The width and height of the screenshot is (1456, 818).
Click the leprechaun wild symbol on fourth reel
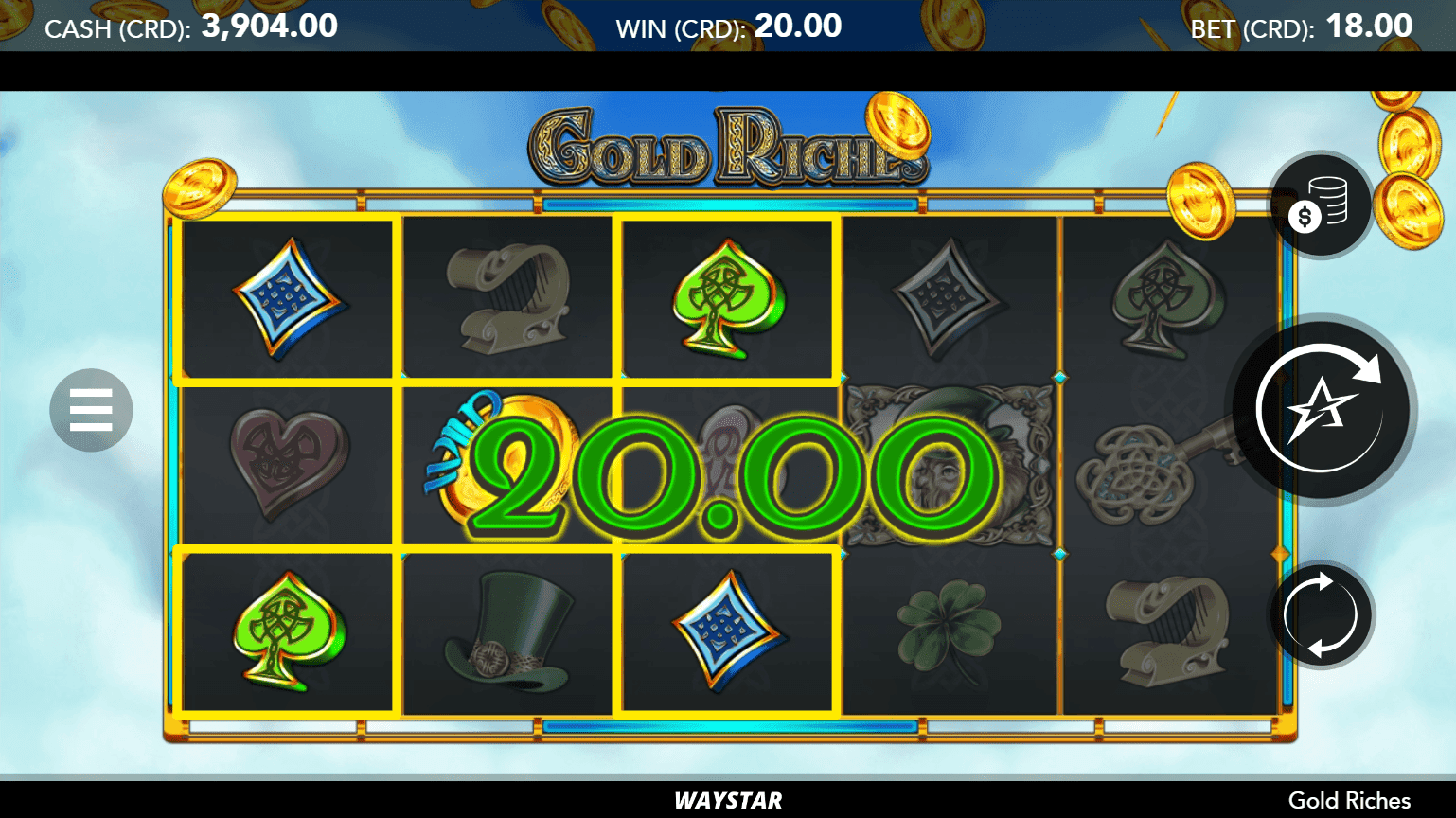point(950,464)
